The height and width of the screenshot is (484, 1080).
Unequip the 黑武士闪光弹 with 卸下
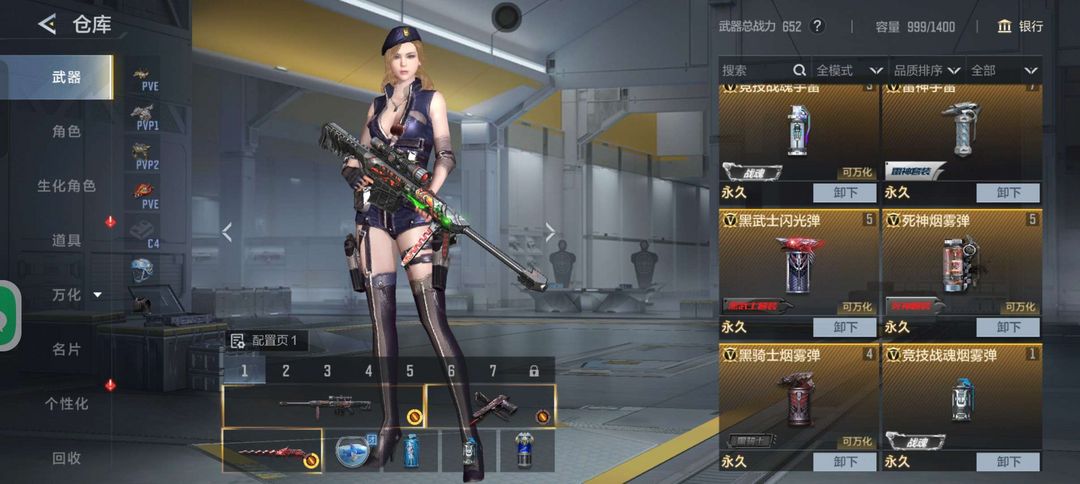(x=845, y=327)
